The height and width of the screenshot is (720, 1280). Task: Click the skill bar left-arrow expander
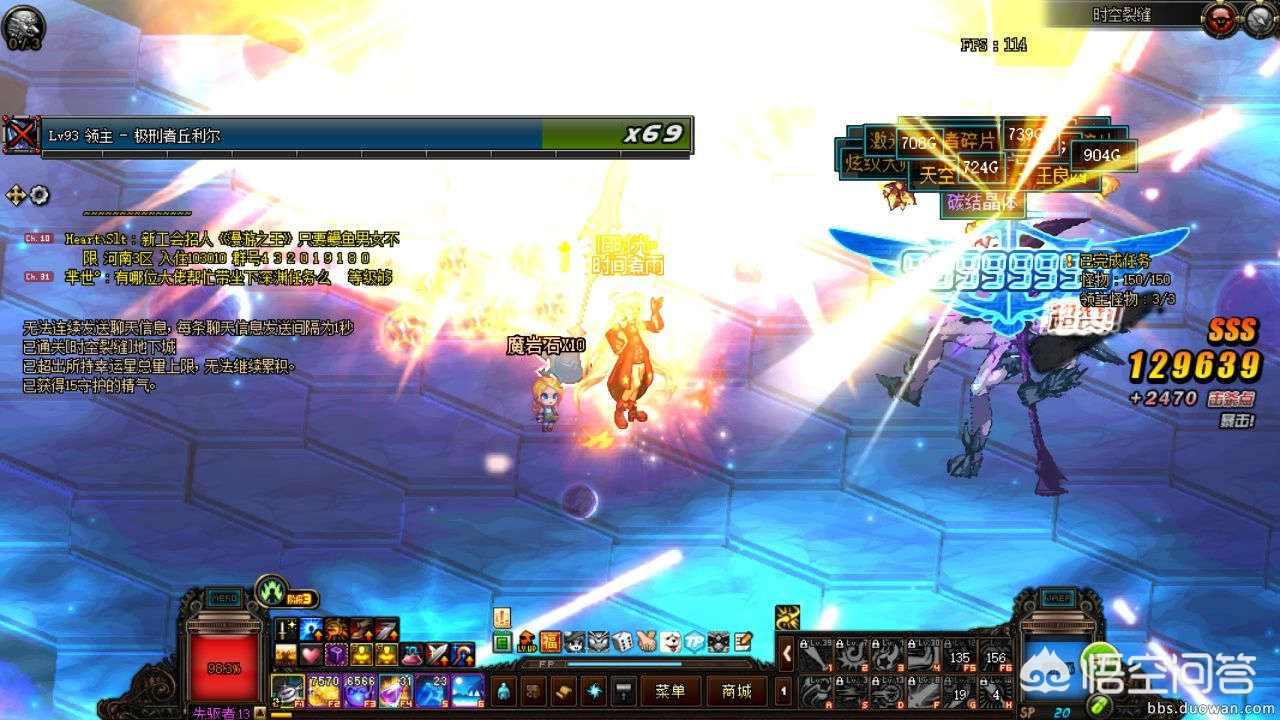786,655
